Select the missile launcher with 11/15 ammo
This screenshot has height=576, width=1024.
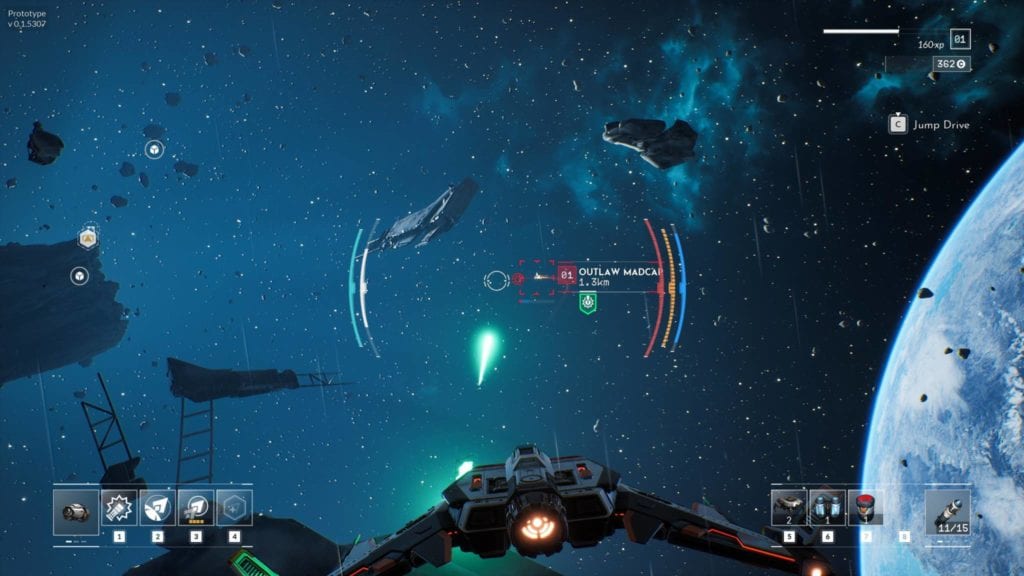[947, 511]
